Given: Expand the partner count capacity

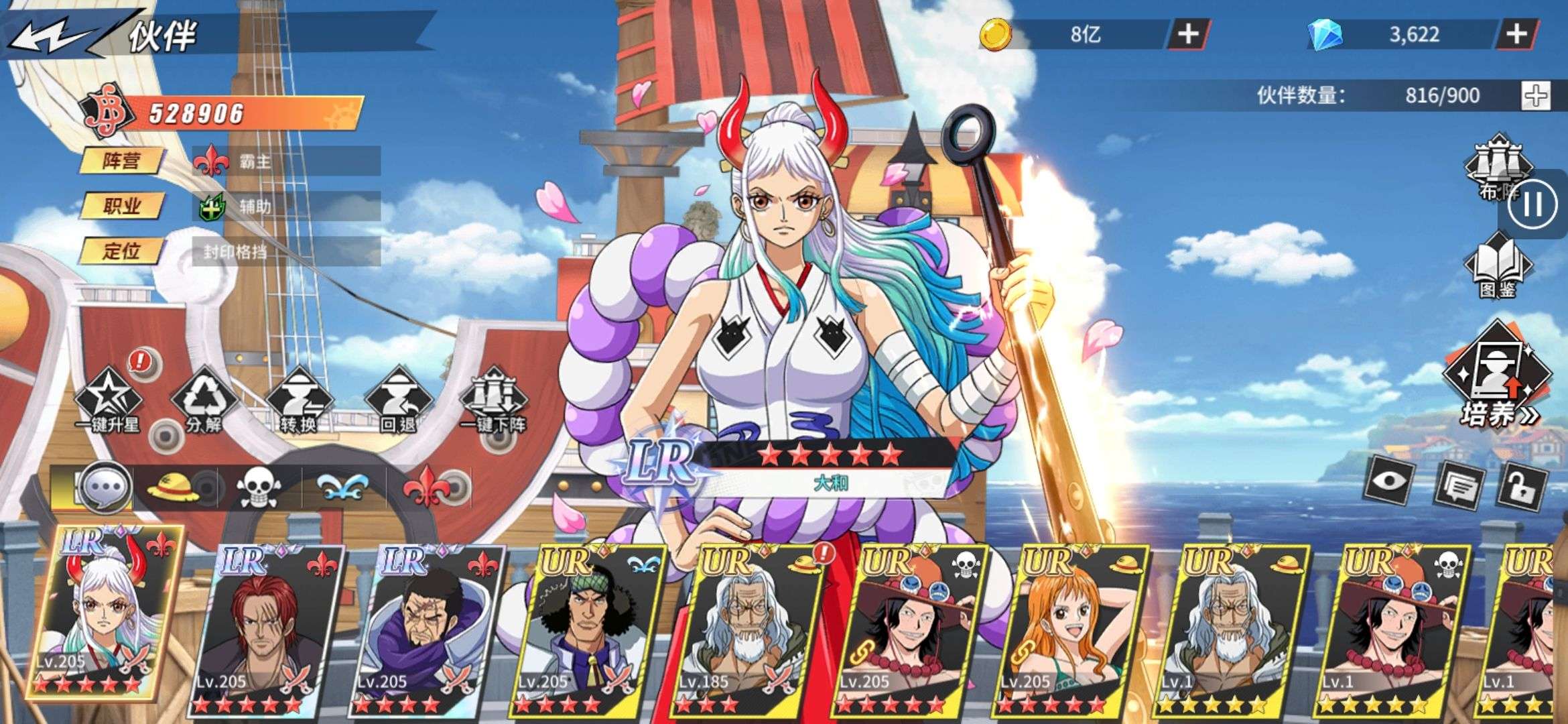Looking at the screenshot, I should 1536,96.
